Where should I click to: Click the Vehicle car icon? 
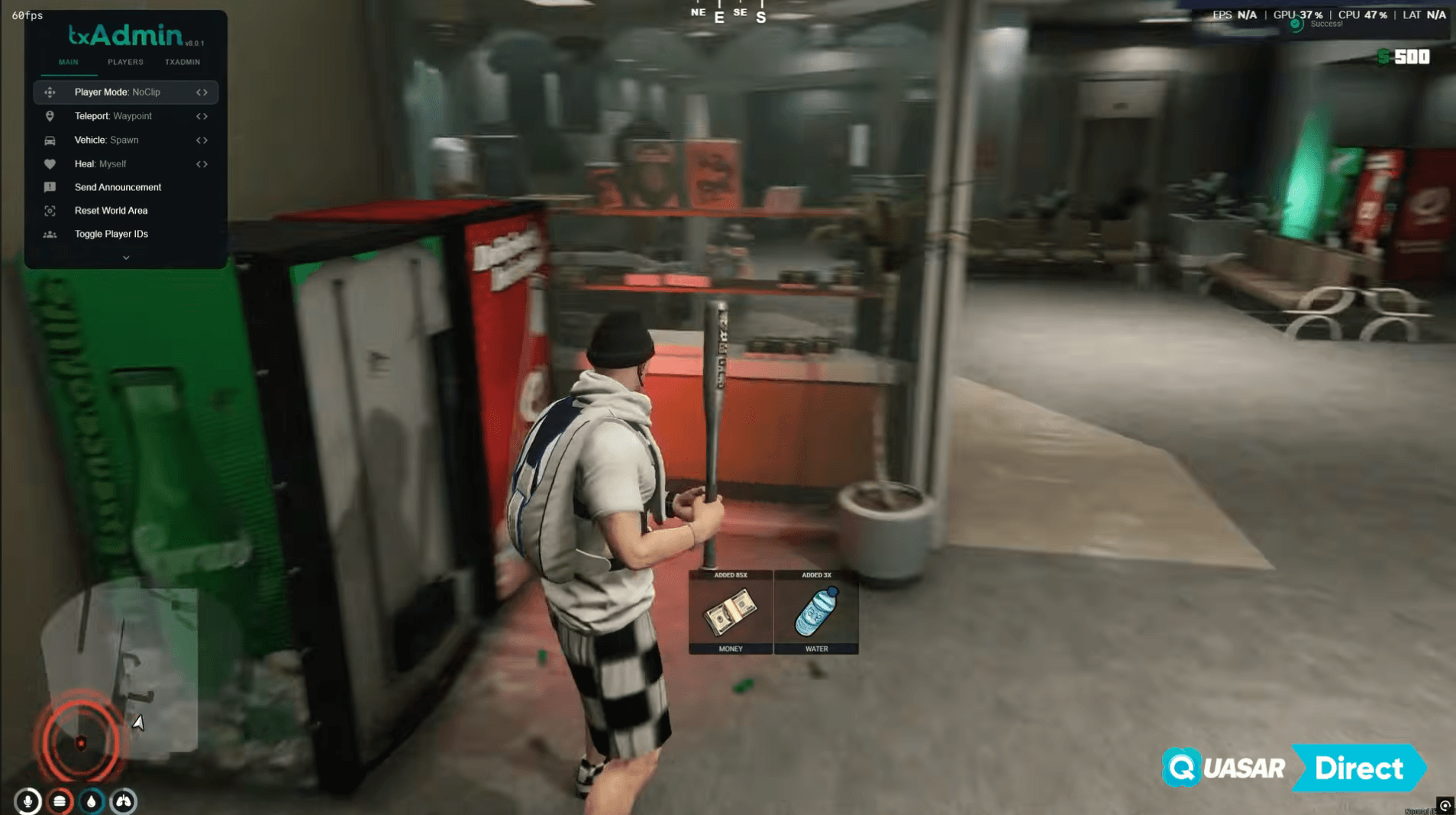(x=50, y=140)
